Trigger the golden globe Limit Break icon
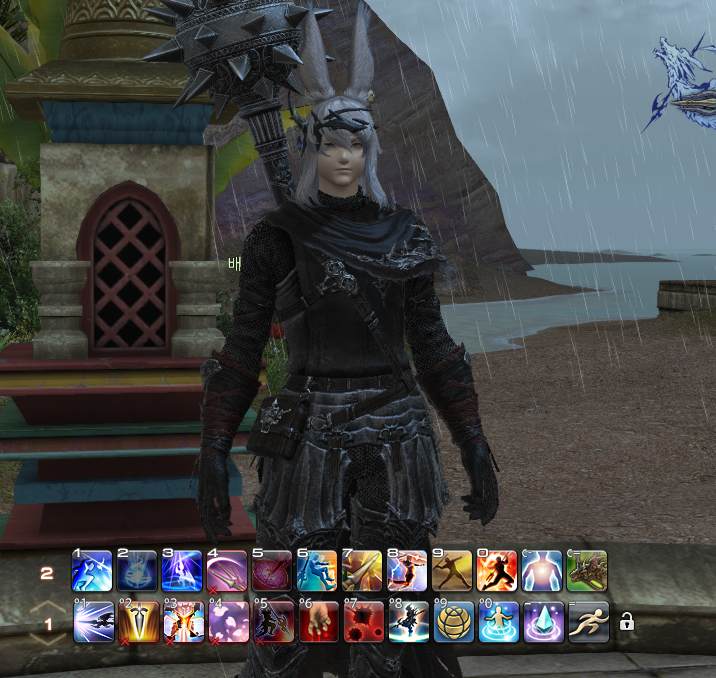Screen dimensions: 716x678 coord(453,622)
